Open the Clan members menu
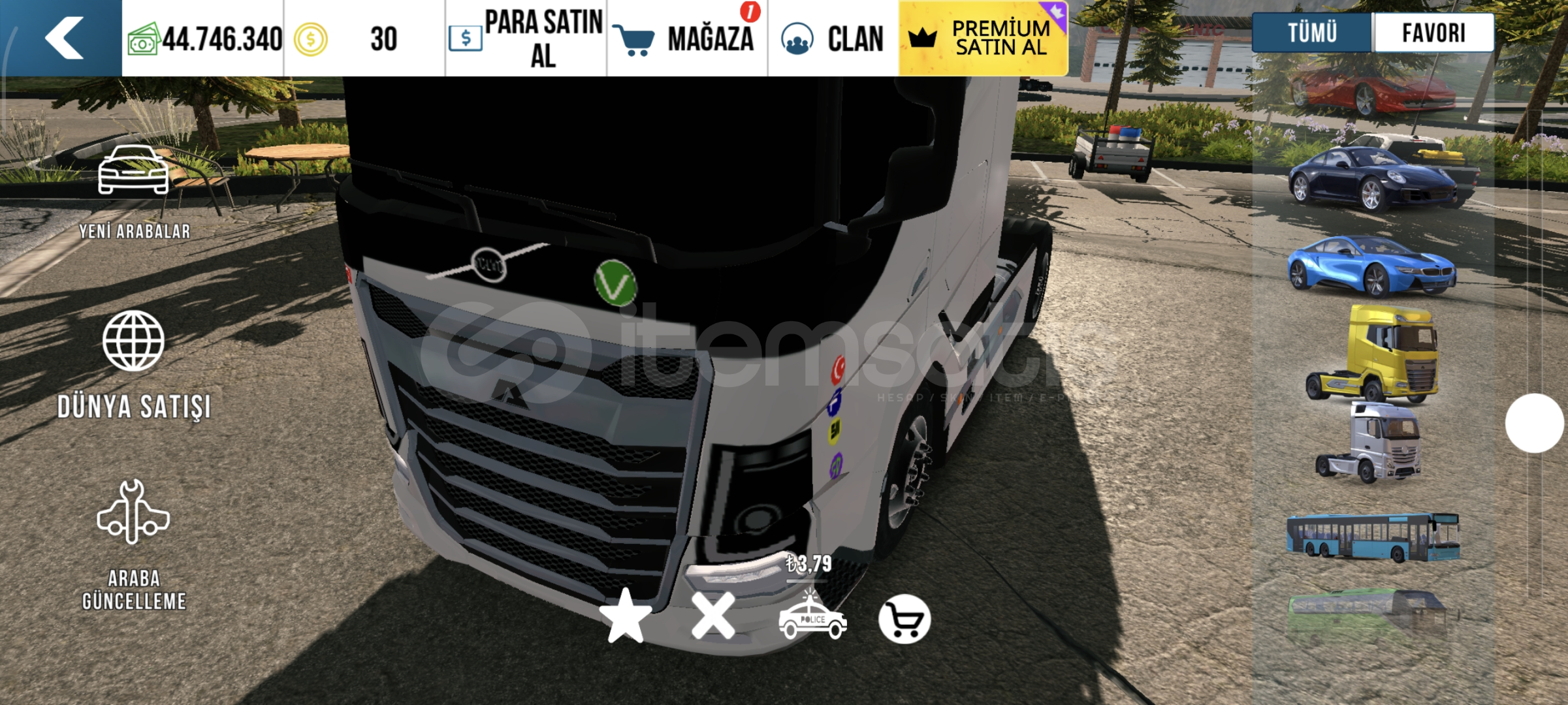The height and width of the screenshot is (705, 1568). pos(829,39)
